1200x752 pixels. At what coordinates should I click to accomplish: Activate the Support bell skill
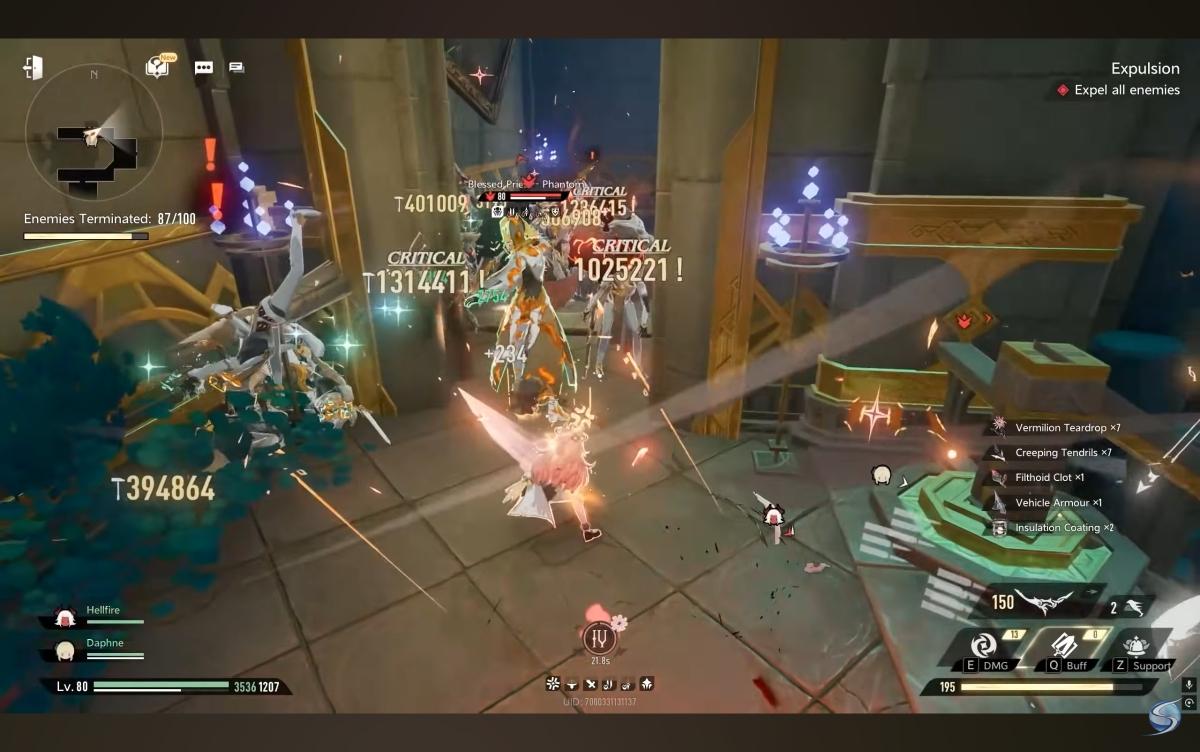click(1137, 645)
